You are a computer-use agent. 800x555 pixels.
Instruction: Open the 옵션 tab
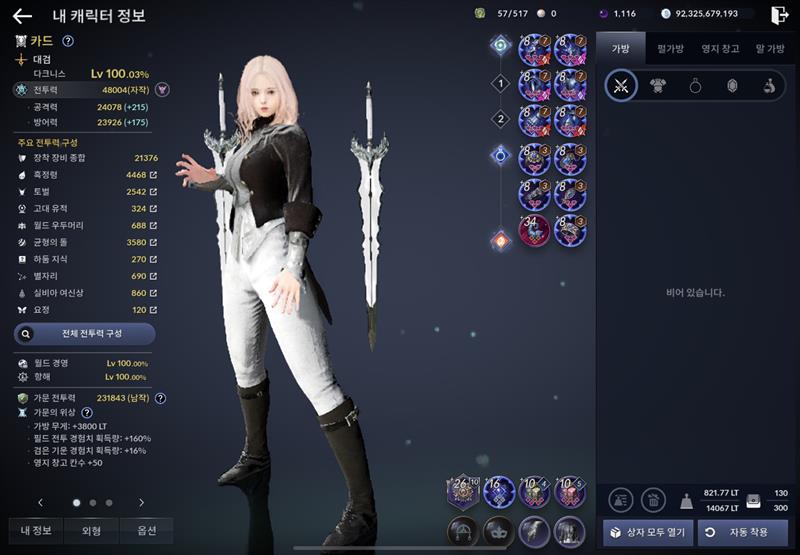(146, 530)
